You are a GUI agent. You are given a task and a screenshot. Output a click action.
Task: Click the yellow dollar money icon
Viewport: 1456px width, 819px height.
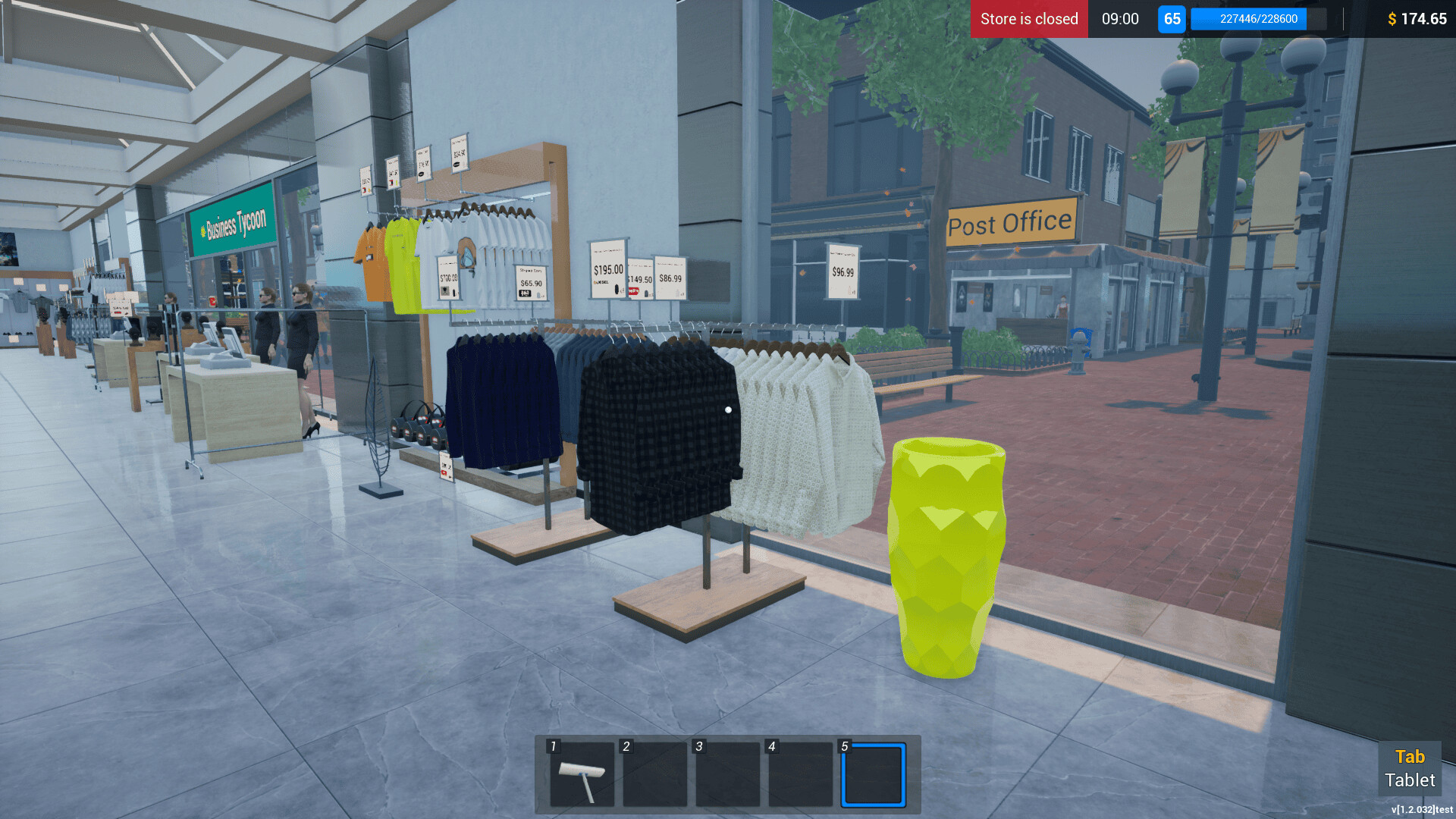pos(1394,19)
